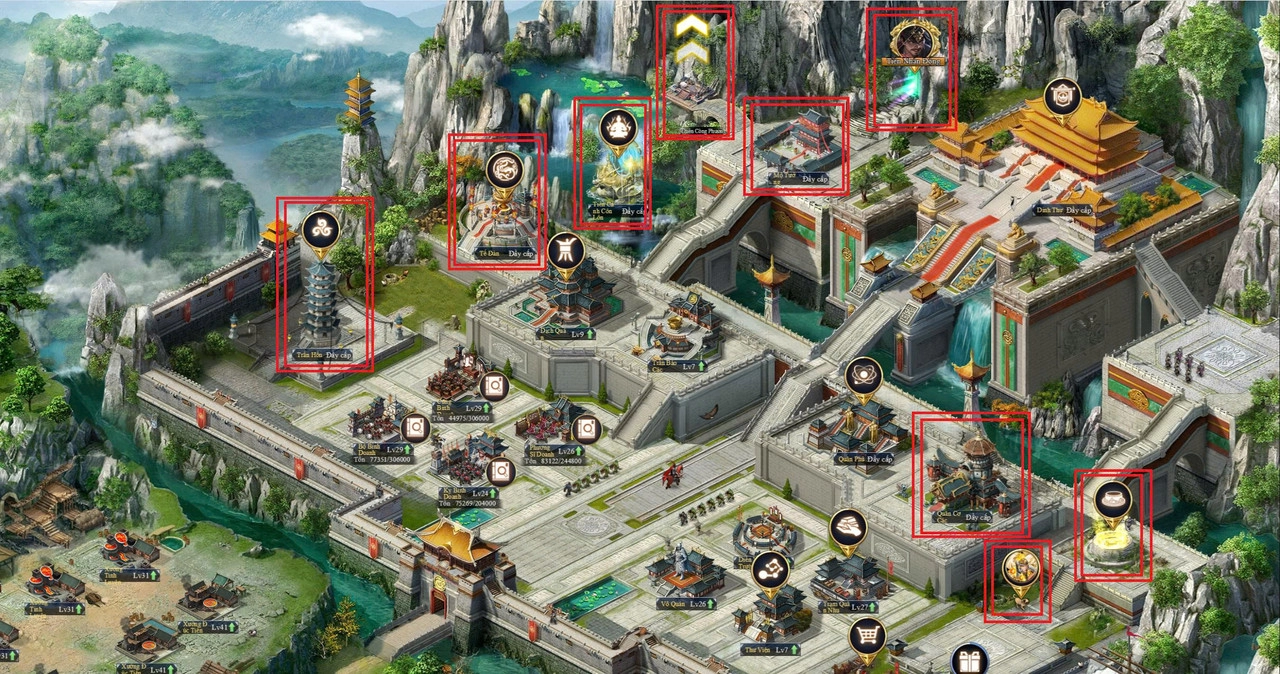Open the Dịch Quán cauldron icon
1280x674 pixels.
565,251
